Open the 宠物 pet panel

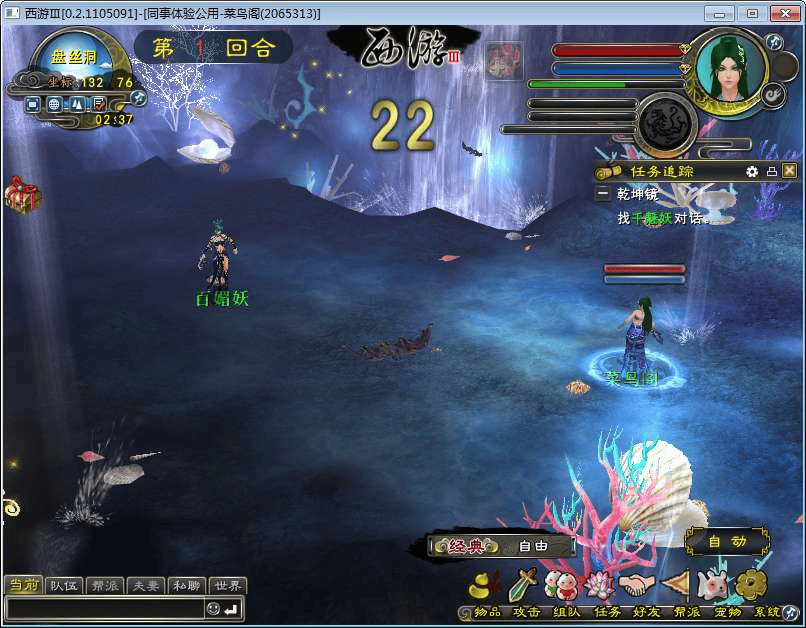click(713, 585)
